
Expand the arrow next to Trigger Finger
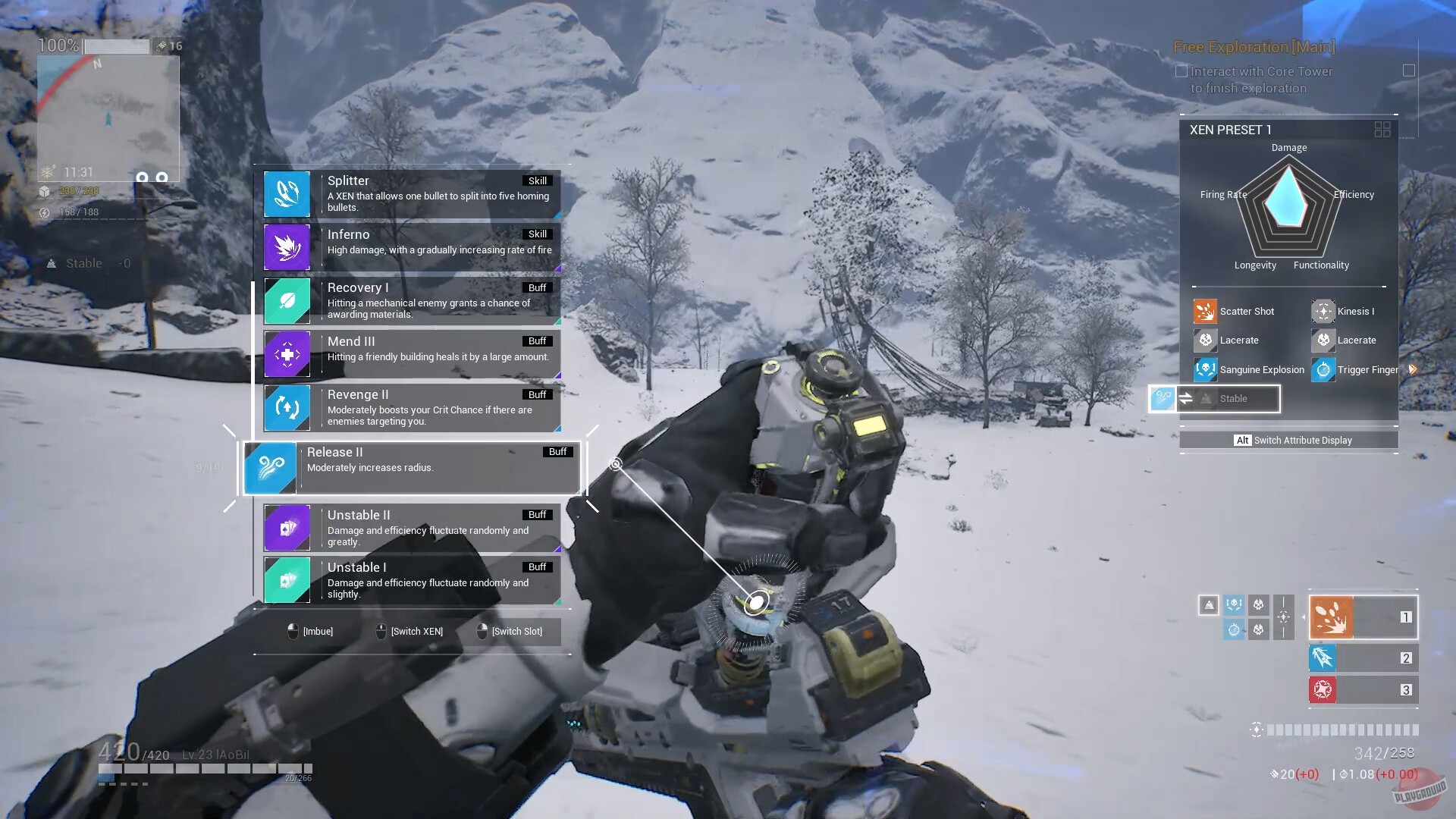[1411, 369]
